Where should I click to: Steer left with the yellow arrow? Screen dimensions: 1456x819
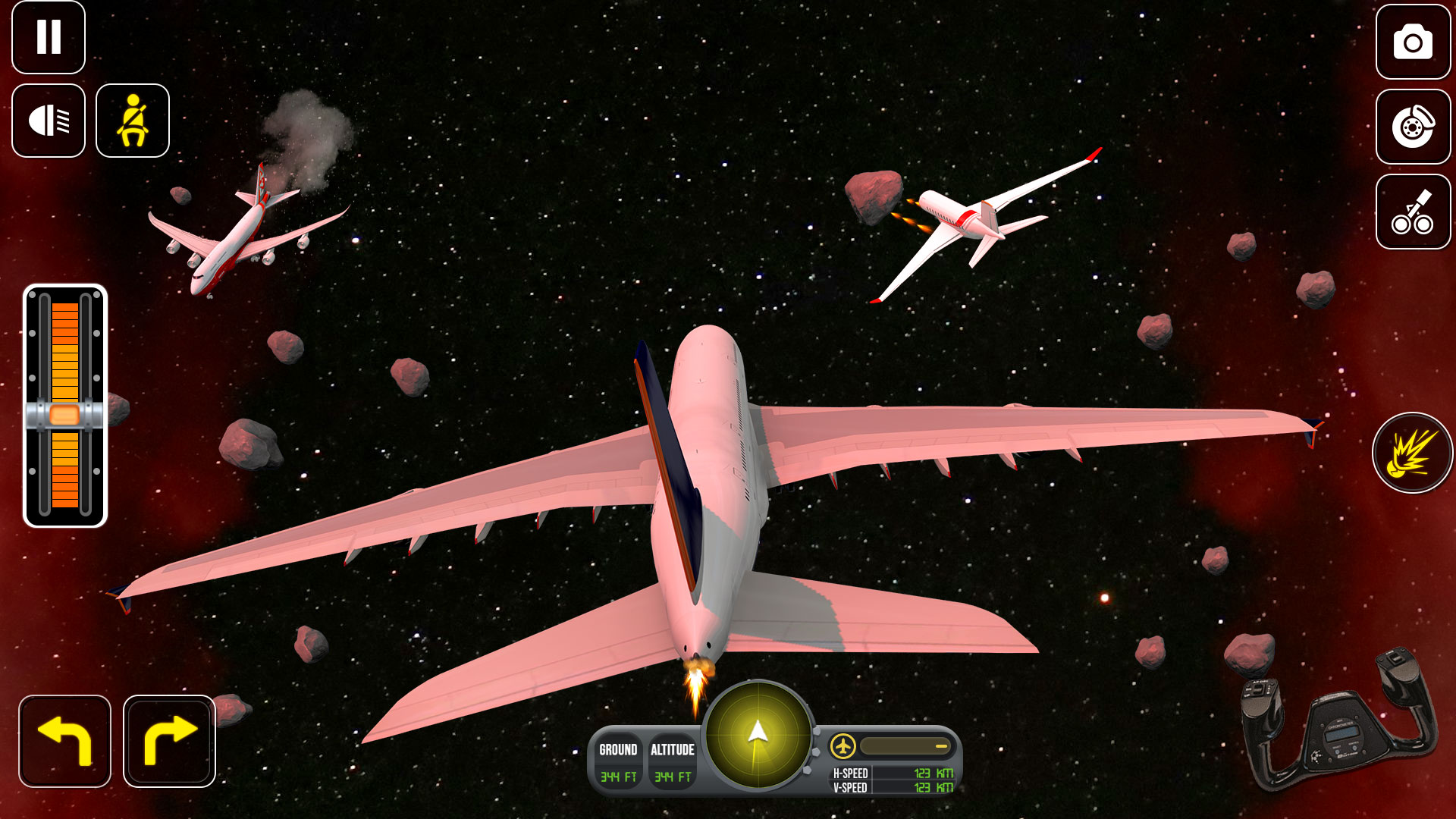65,741
